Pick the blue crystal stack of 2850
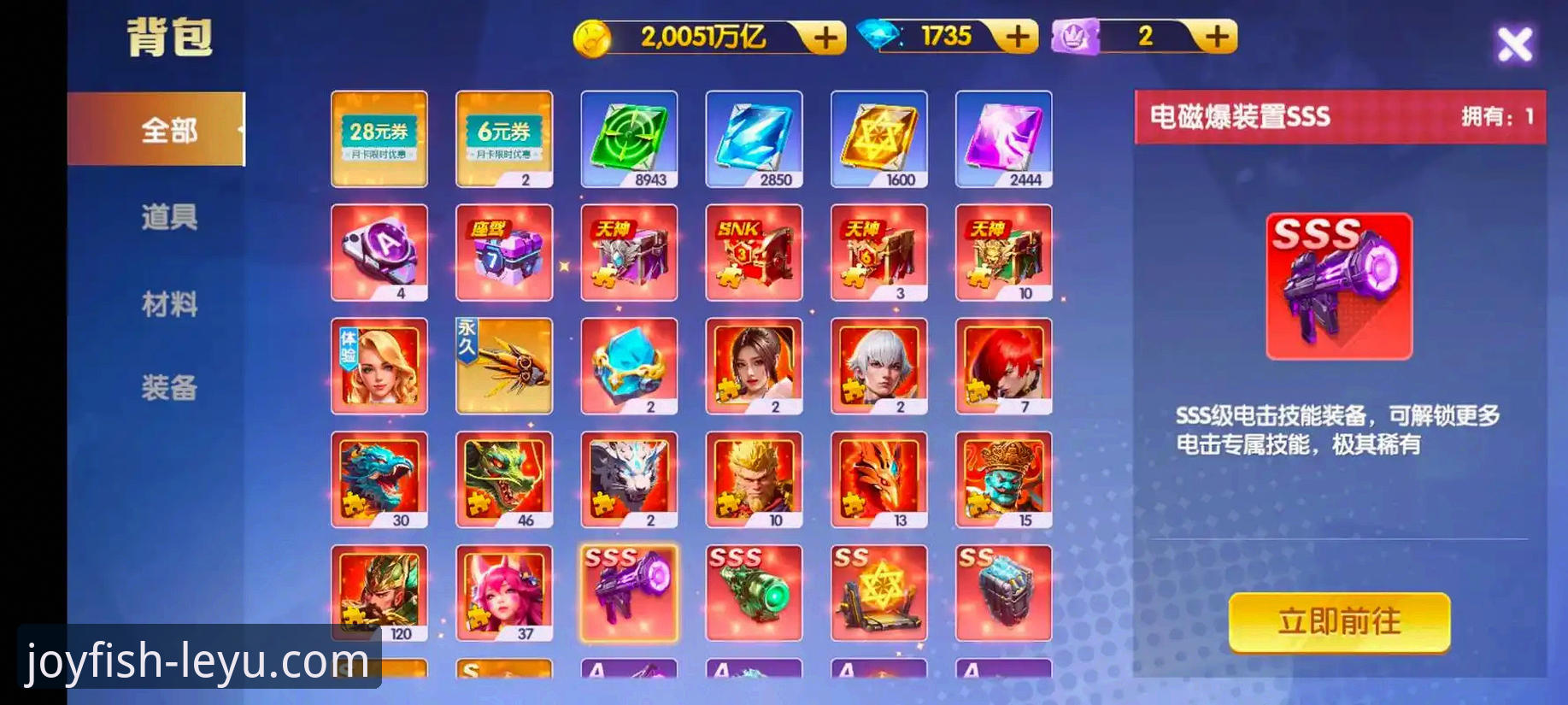 [754, 138]
